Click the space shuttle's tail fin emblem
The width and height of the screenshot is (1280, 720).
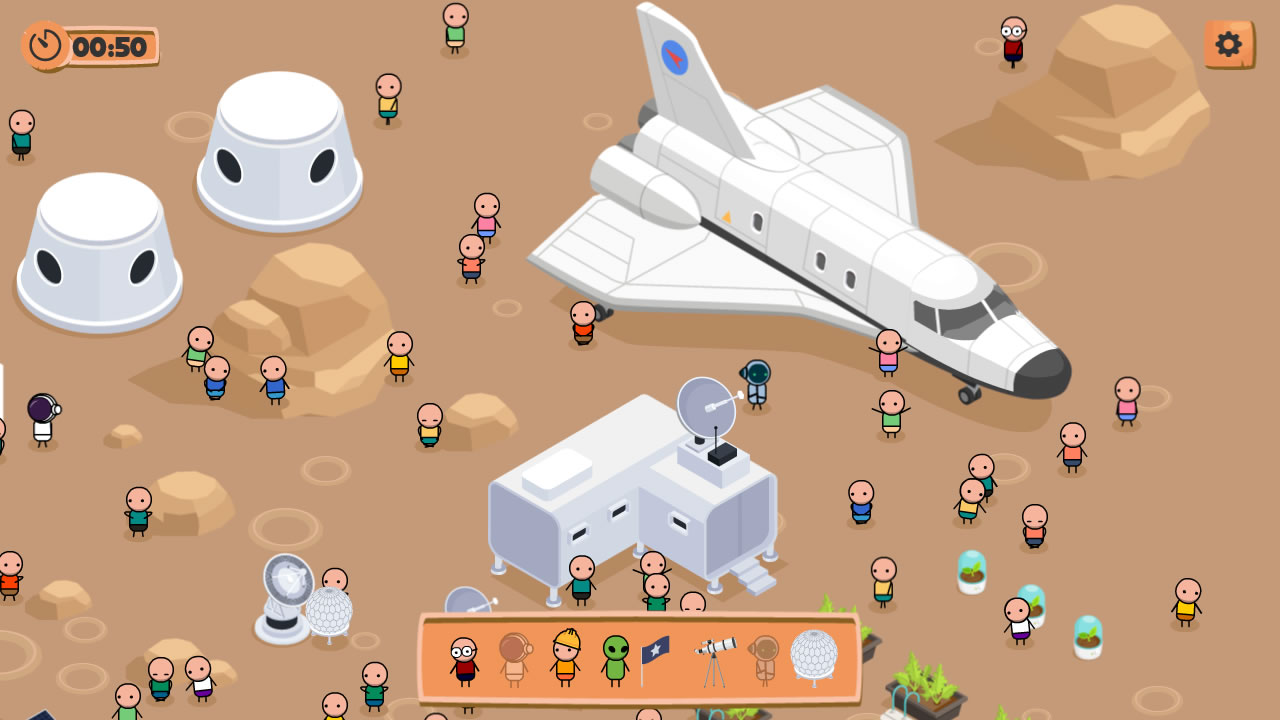[676, 55]
